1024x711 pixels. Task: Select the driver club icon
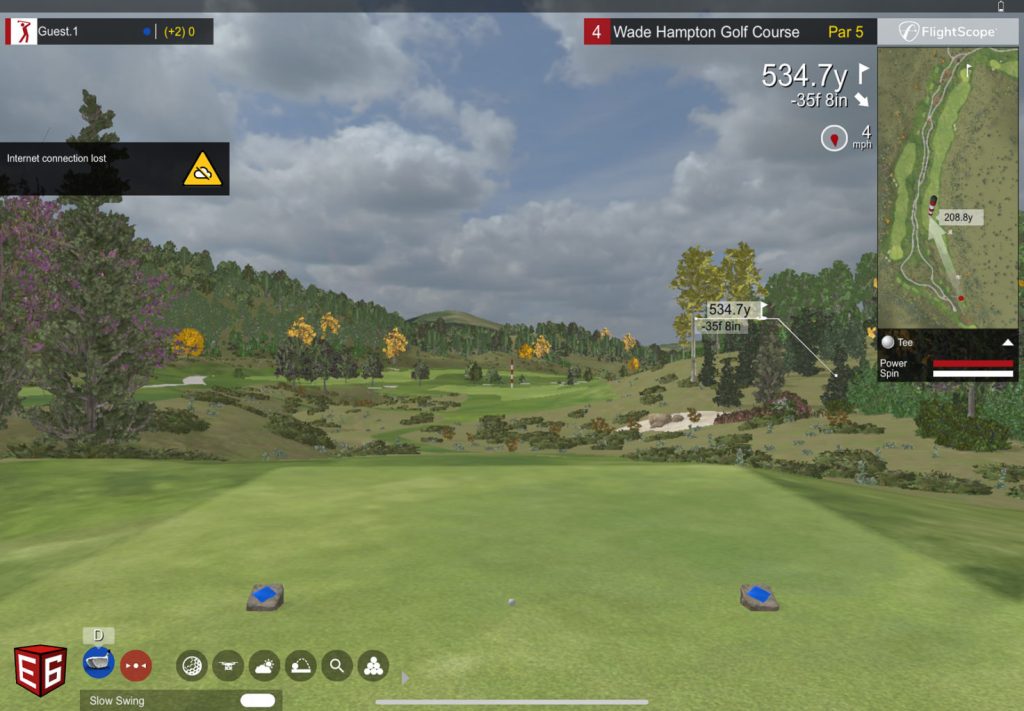point(98,662)
